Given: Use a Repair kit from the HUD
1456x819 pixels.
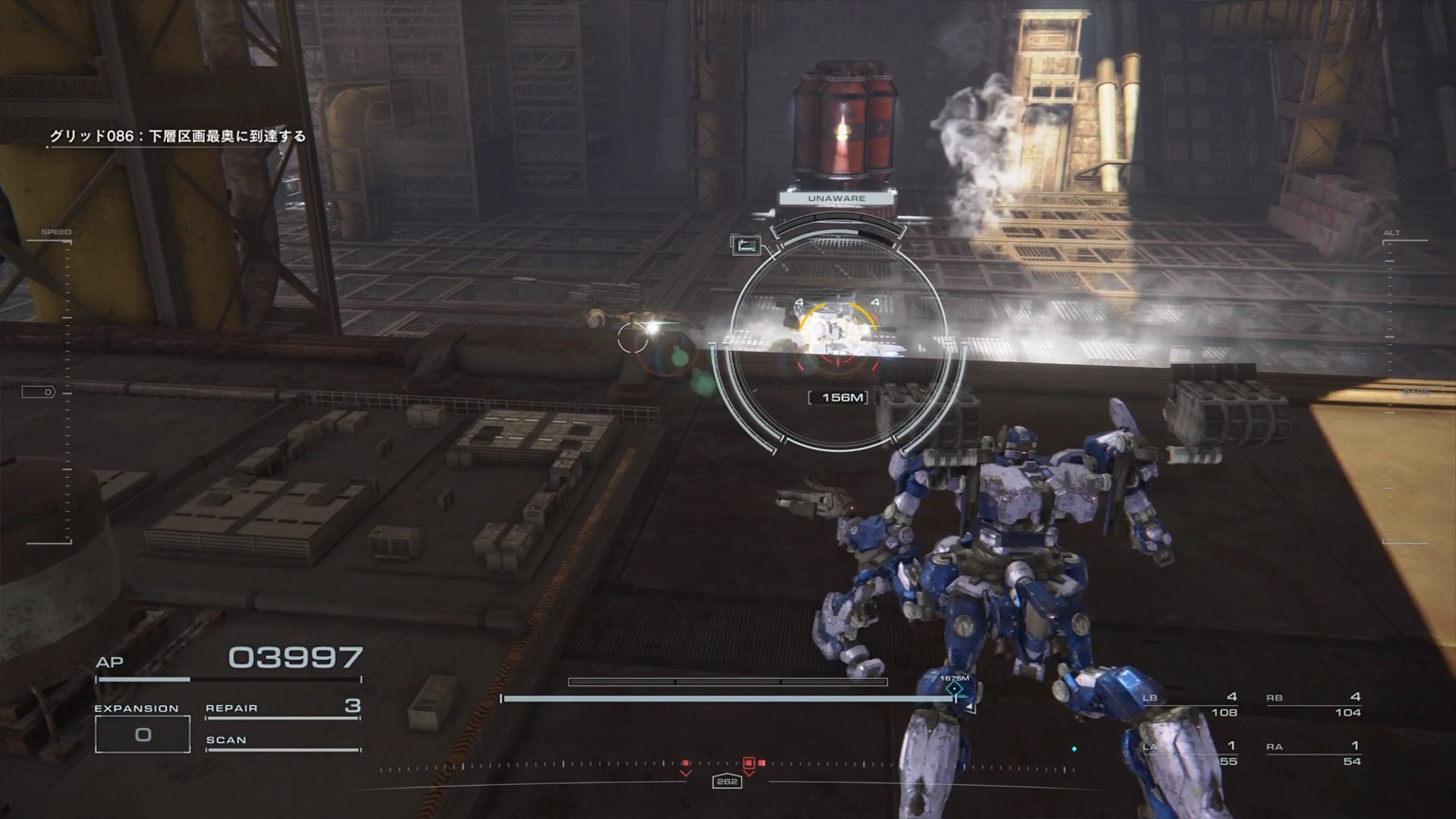Looking at the screenshot, I should pos(282,708).
